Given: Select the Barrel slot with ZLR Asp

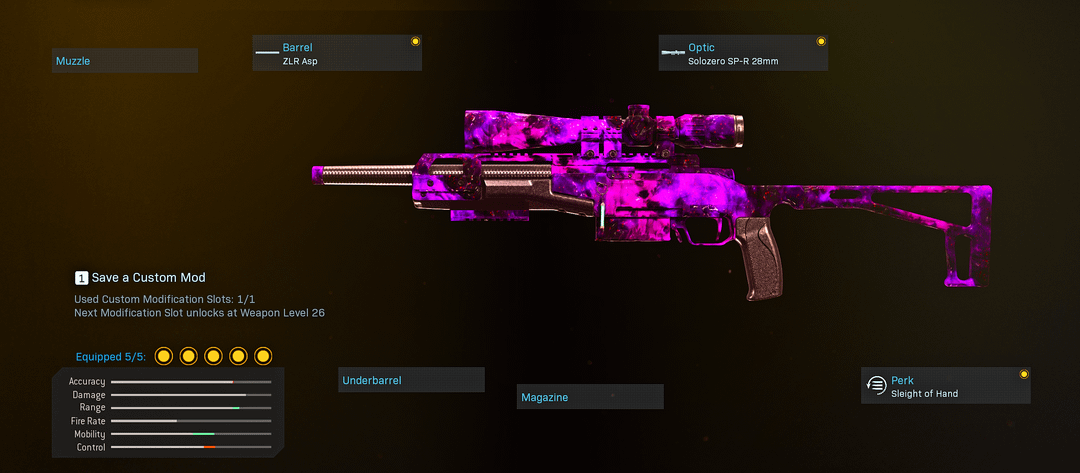Looking at the screenshot, I should (x=337, y=54).
